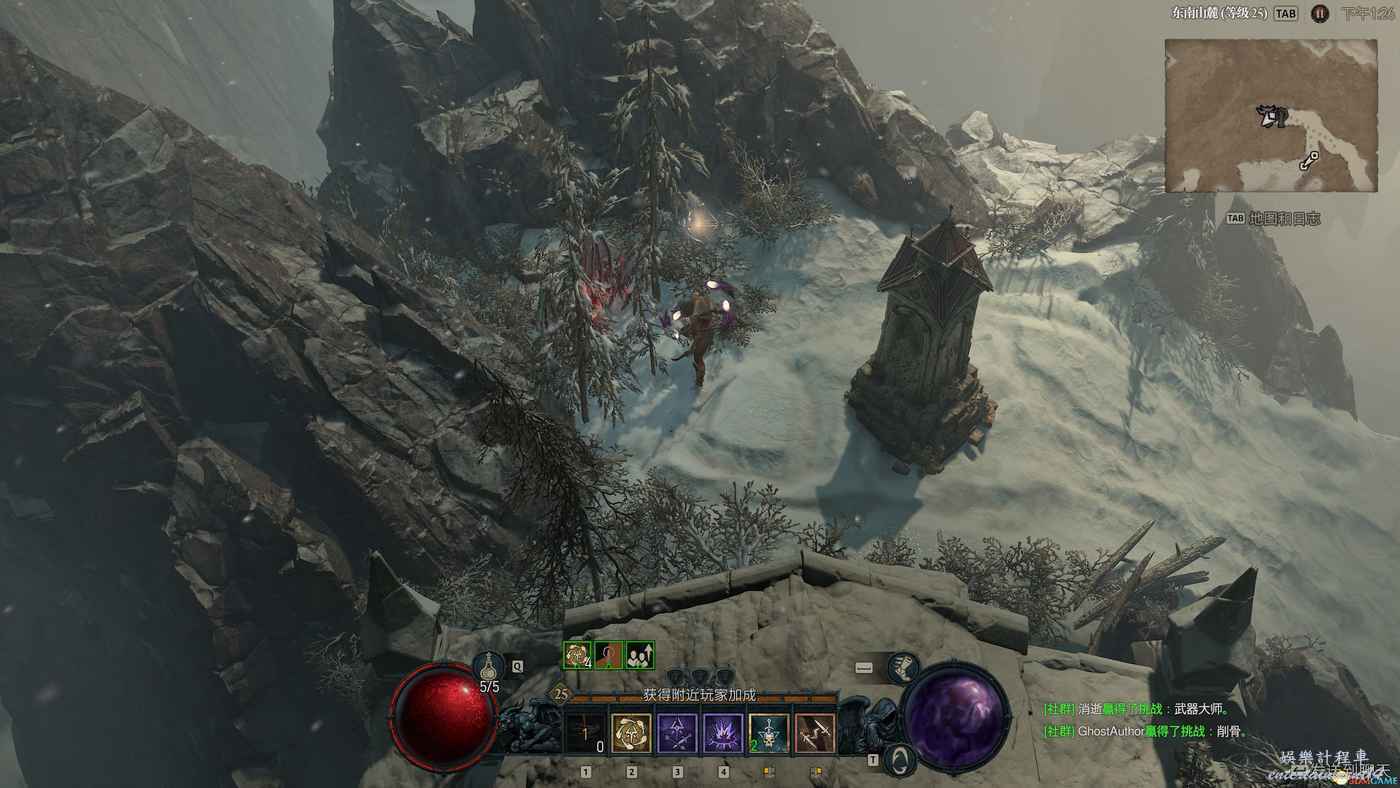Click the round pause icon beside TAB
The width and height of the screenshot is (1400, 788).
tap(1320, 14)
